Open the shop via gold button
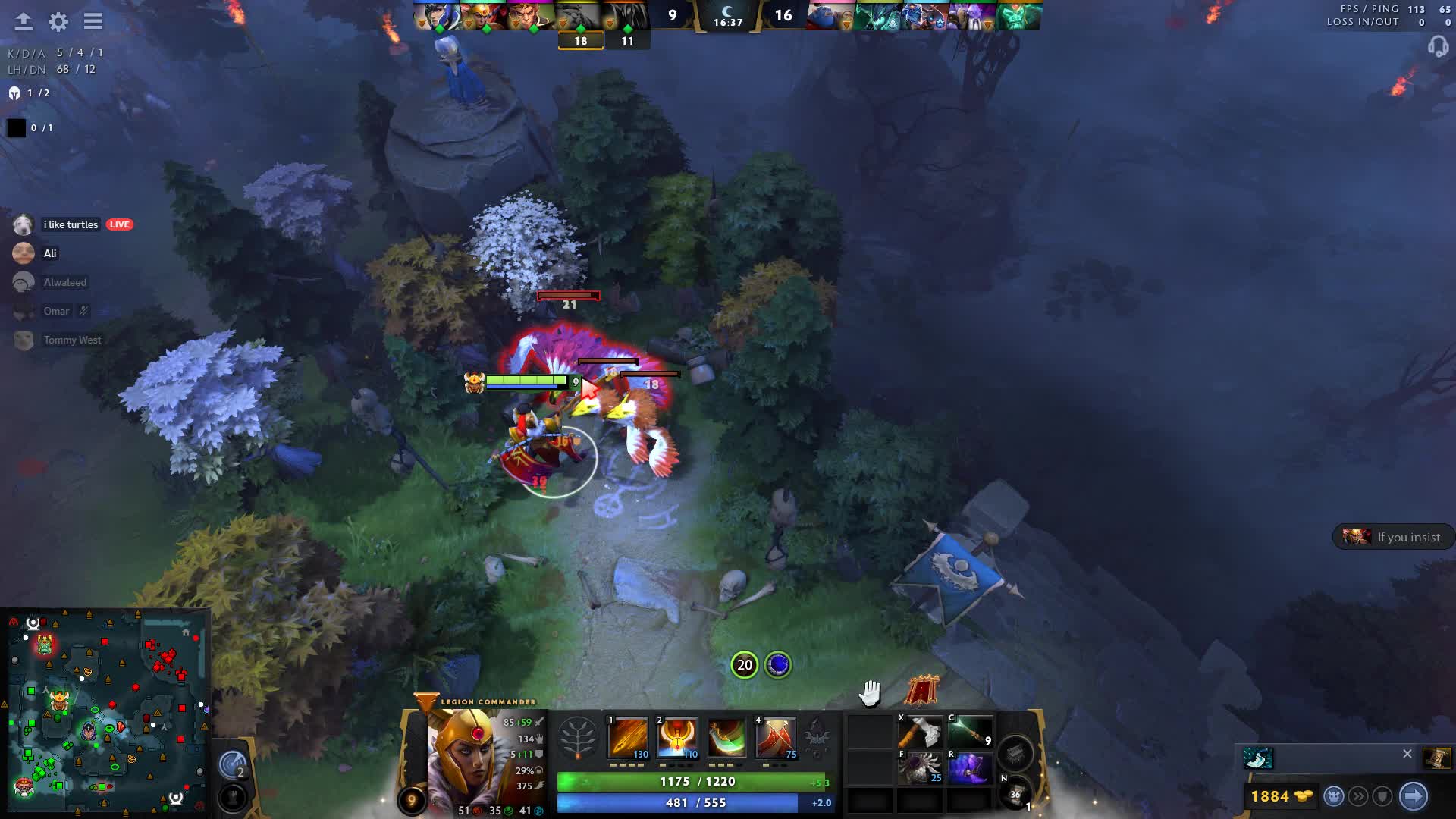Image resolution: width=1456 pixels, height=819 pixels. pos(1282,796)
